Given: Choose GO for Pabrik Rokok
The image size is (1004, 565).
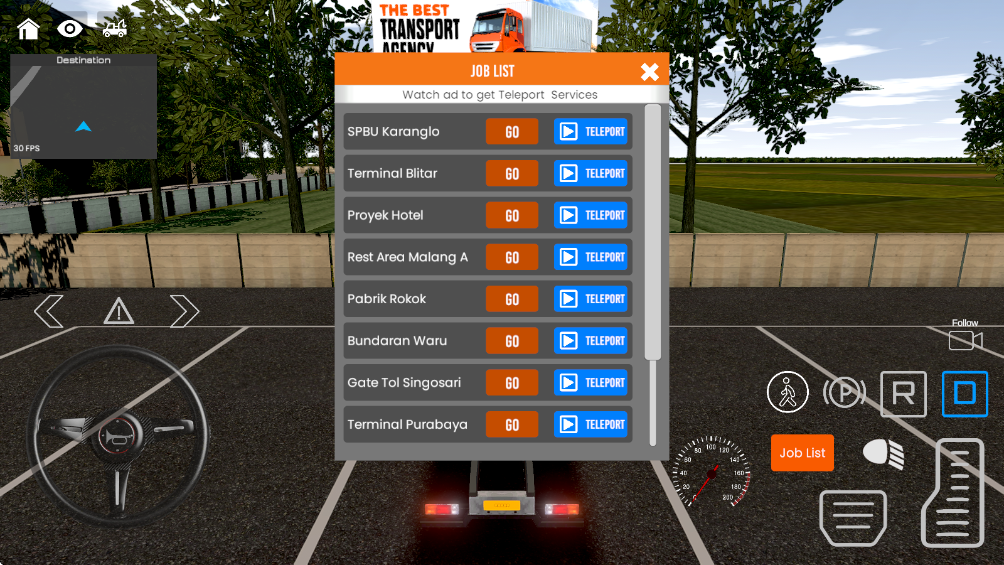Looking at the screenshot, I should 512,299.
